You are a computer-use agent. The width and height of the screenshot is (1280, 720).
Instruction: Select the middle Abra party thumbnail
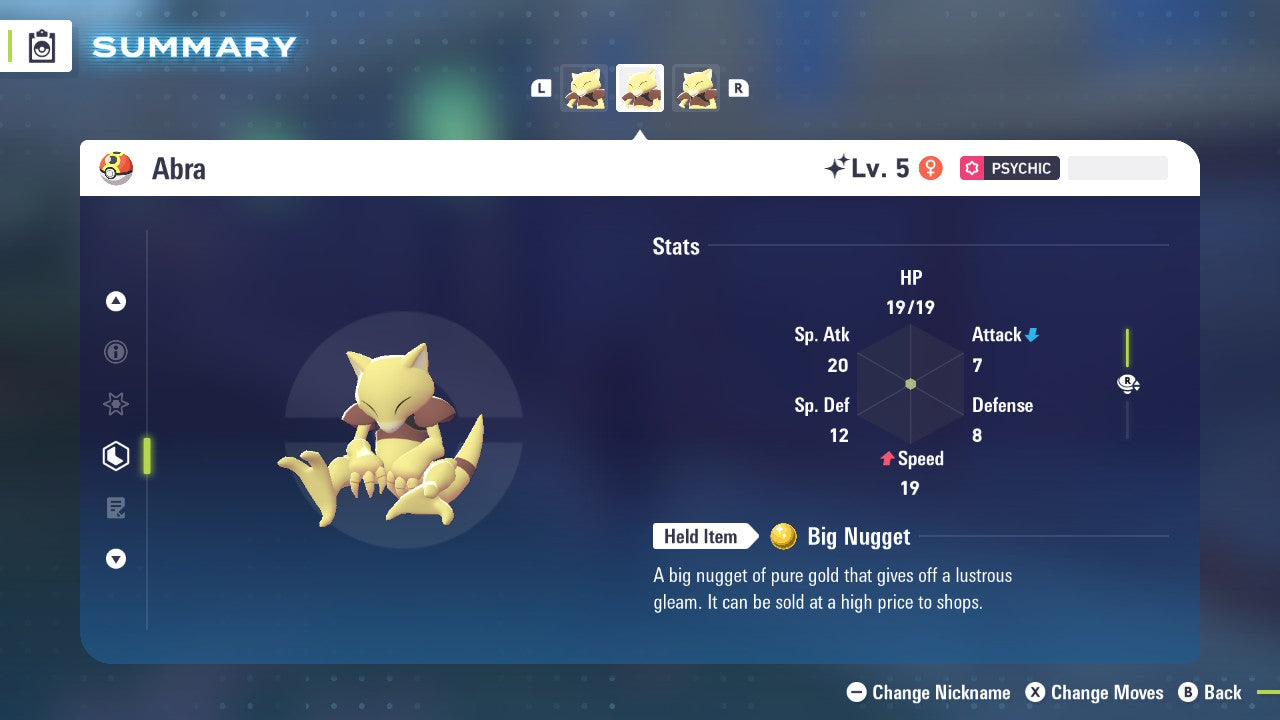coord(640,87)
